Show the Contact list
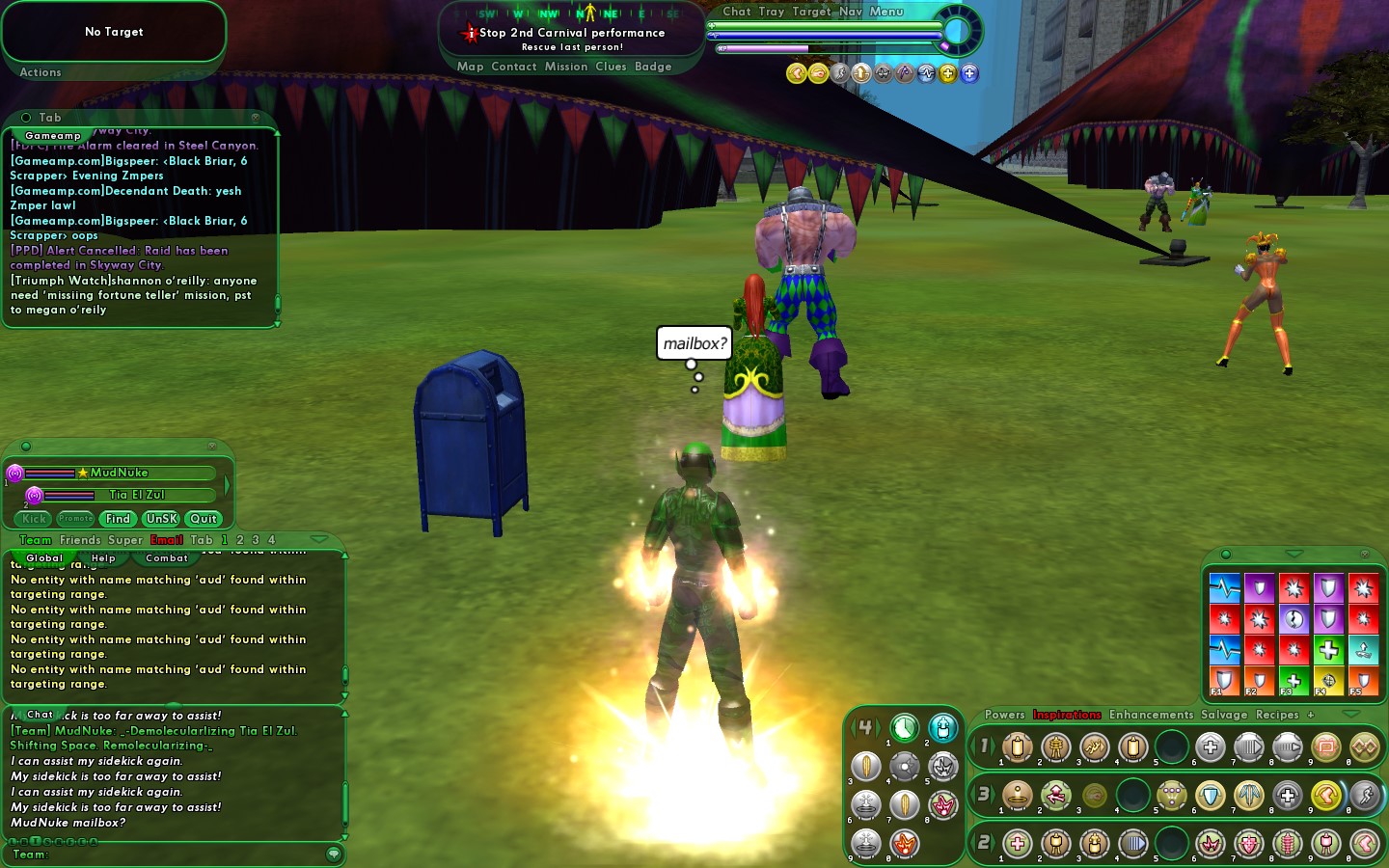Viewport: 1389px width, 868px height. (513, 67)
